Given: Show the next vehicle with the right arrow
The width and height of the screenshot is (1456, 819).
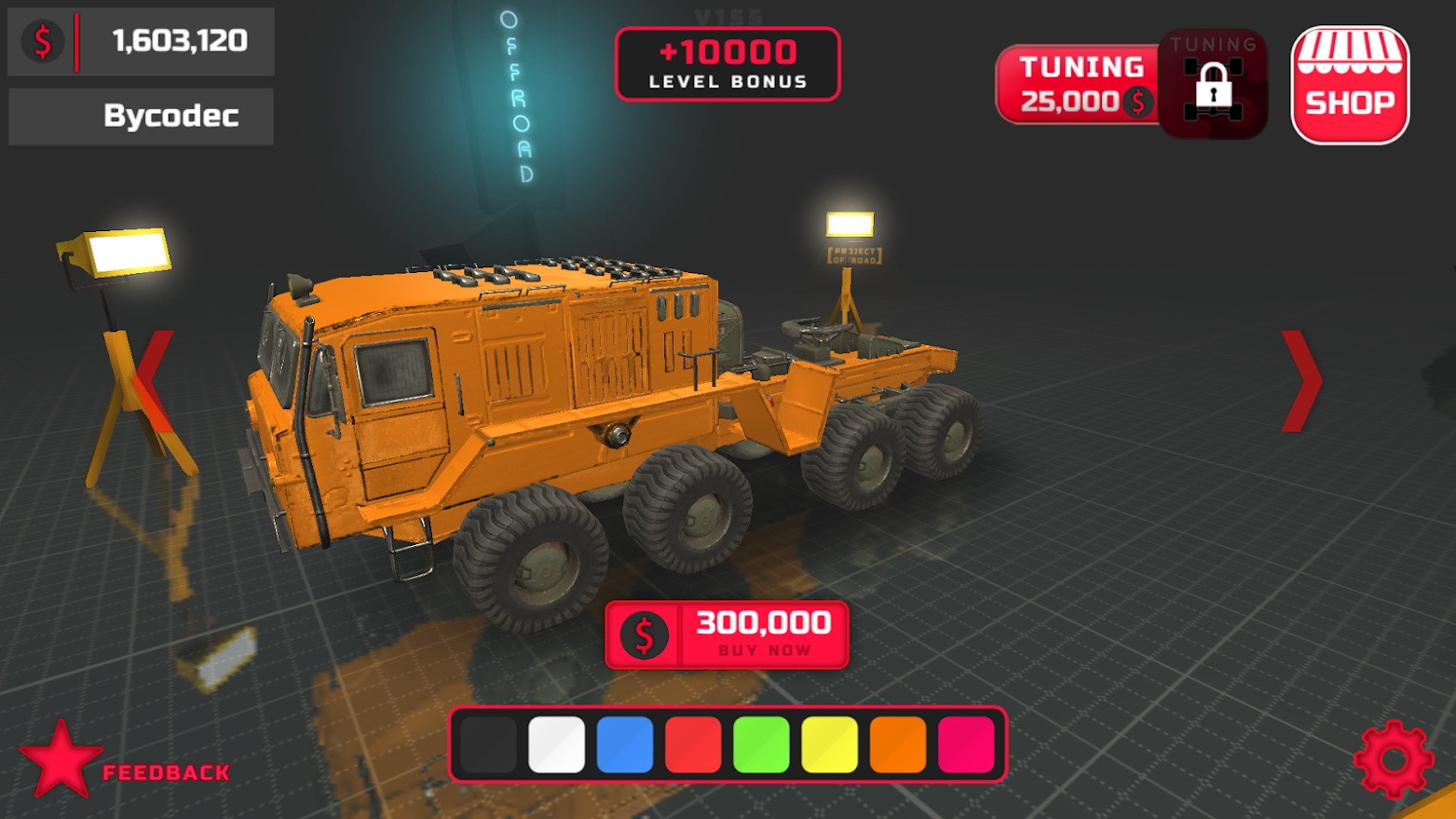Looking at the screenshot, I should [1301, 381].
